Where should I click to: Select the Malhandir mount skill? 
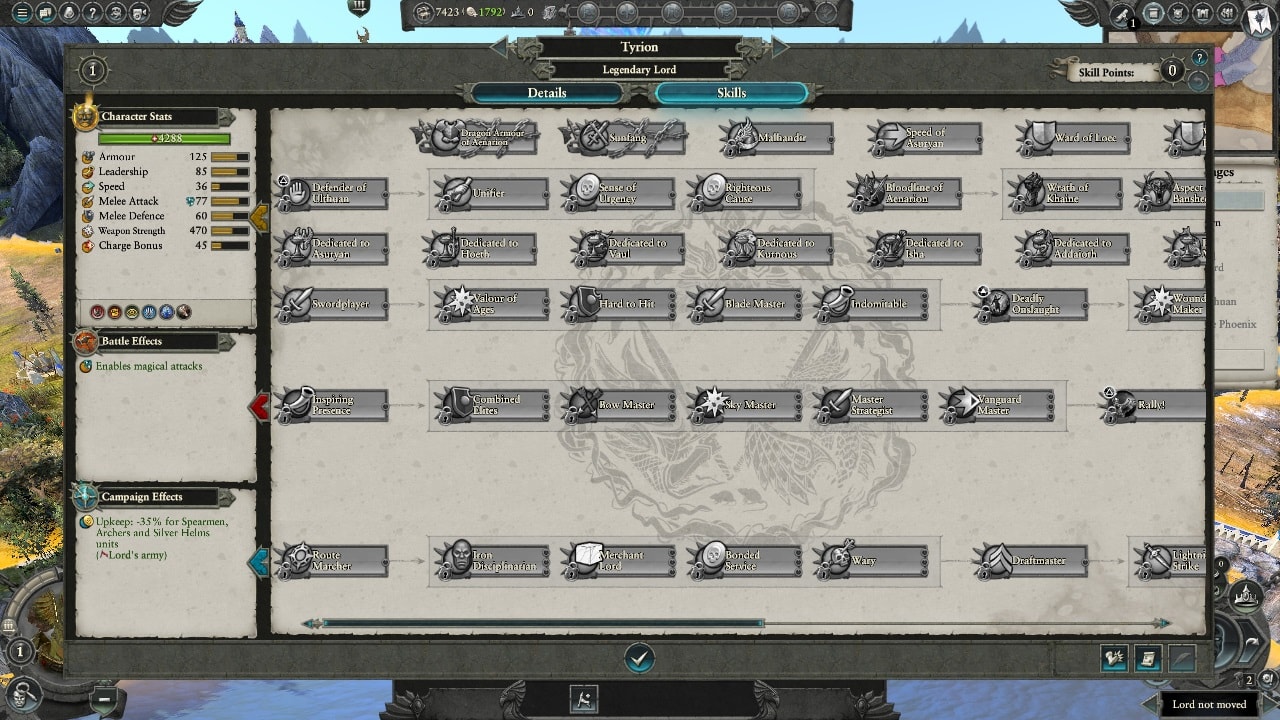point(777,137)
